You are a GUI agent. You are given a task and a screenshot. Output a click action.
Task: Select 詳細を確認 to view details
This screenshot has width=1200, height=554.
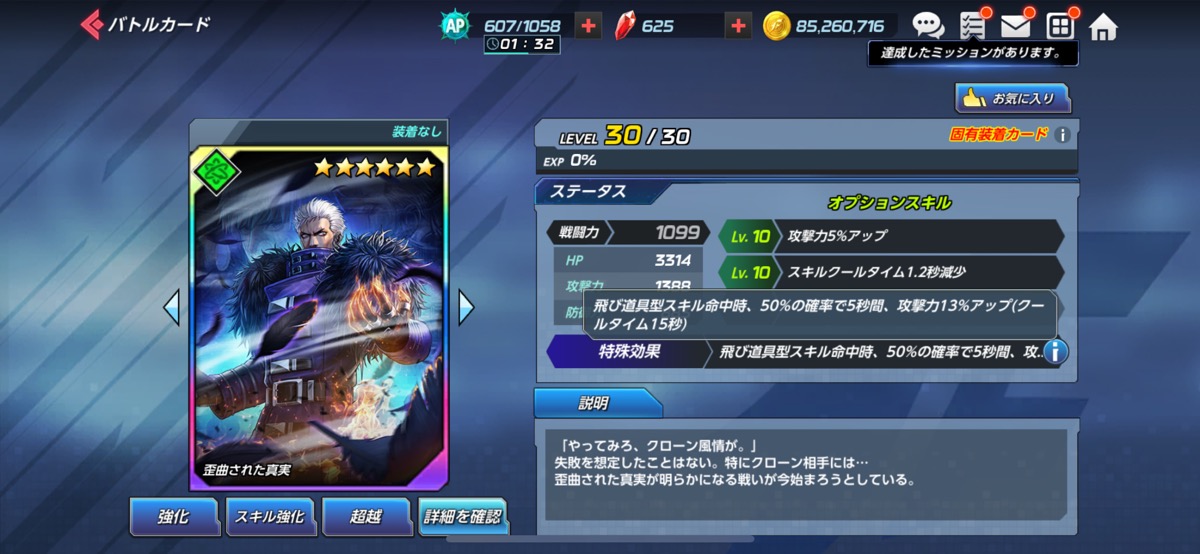[x=461, y=516]
